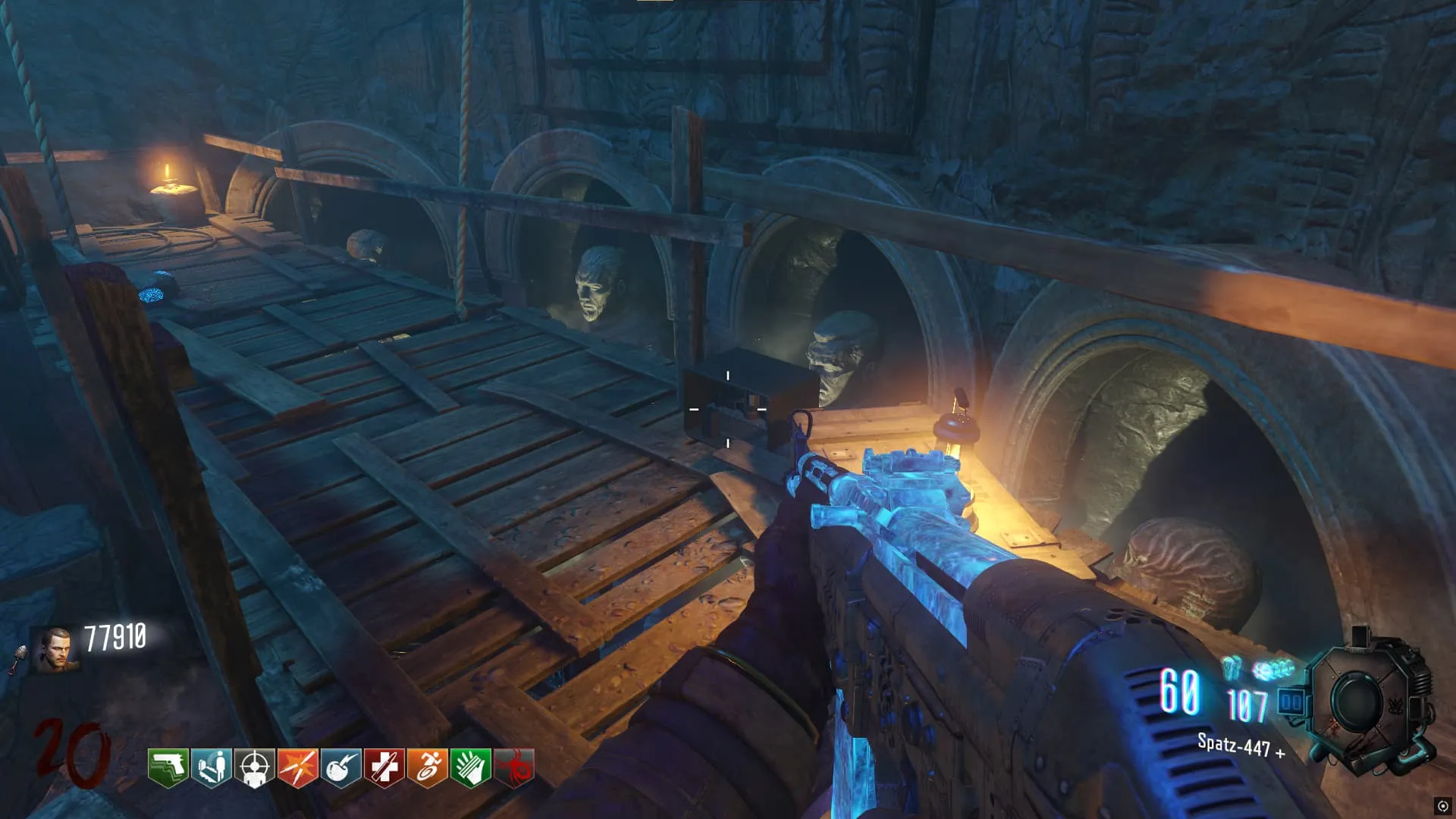The image size is (1456, 819).
Task: Click the green Widow's Wine hand perk
Action: (x=471, y=767)
